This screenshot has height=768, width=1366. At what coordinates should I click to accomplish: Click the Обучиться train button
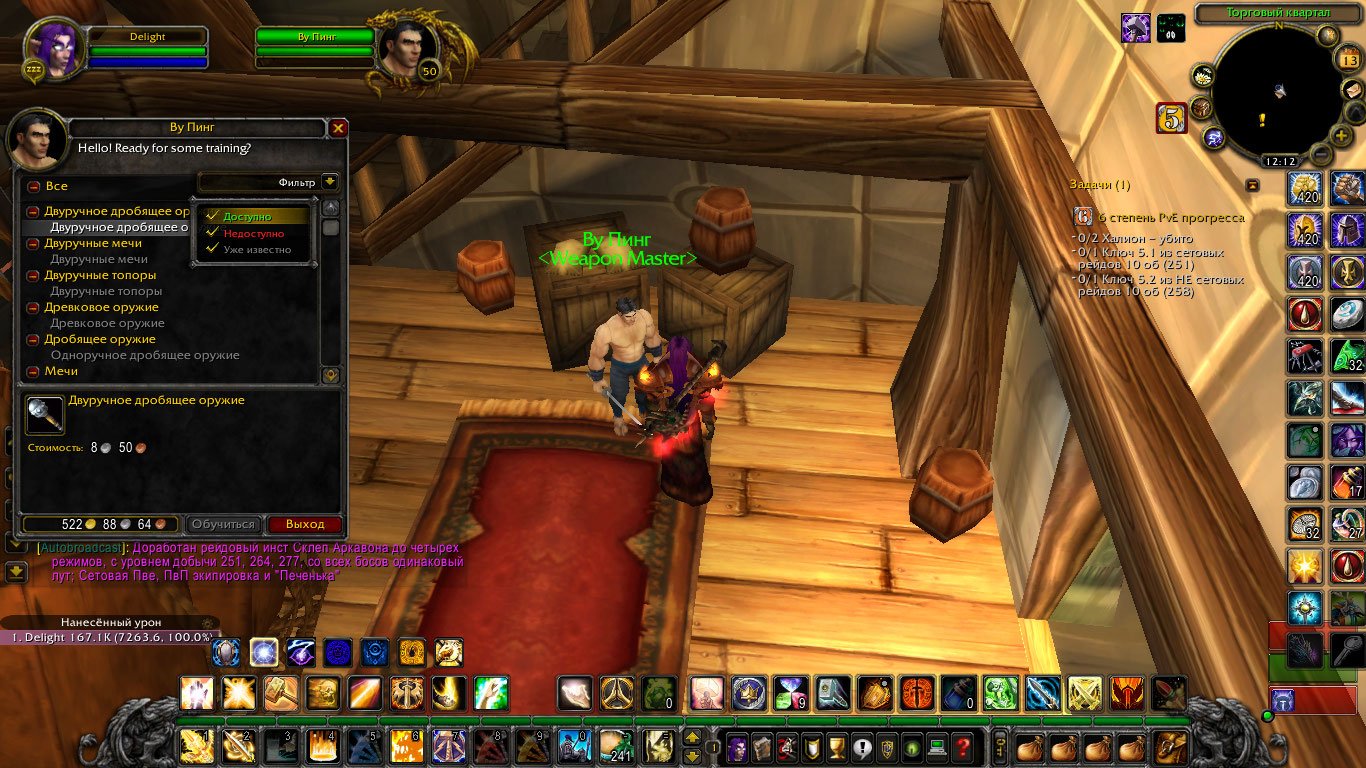click(x=224, y=524)
